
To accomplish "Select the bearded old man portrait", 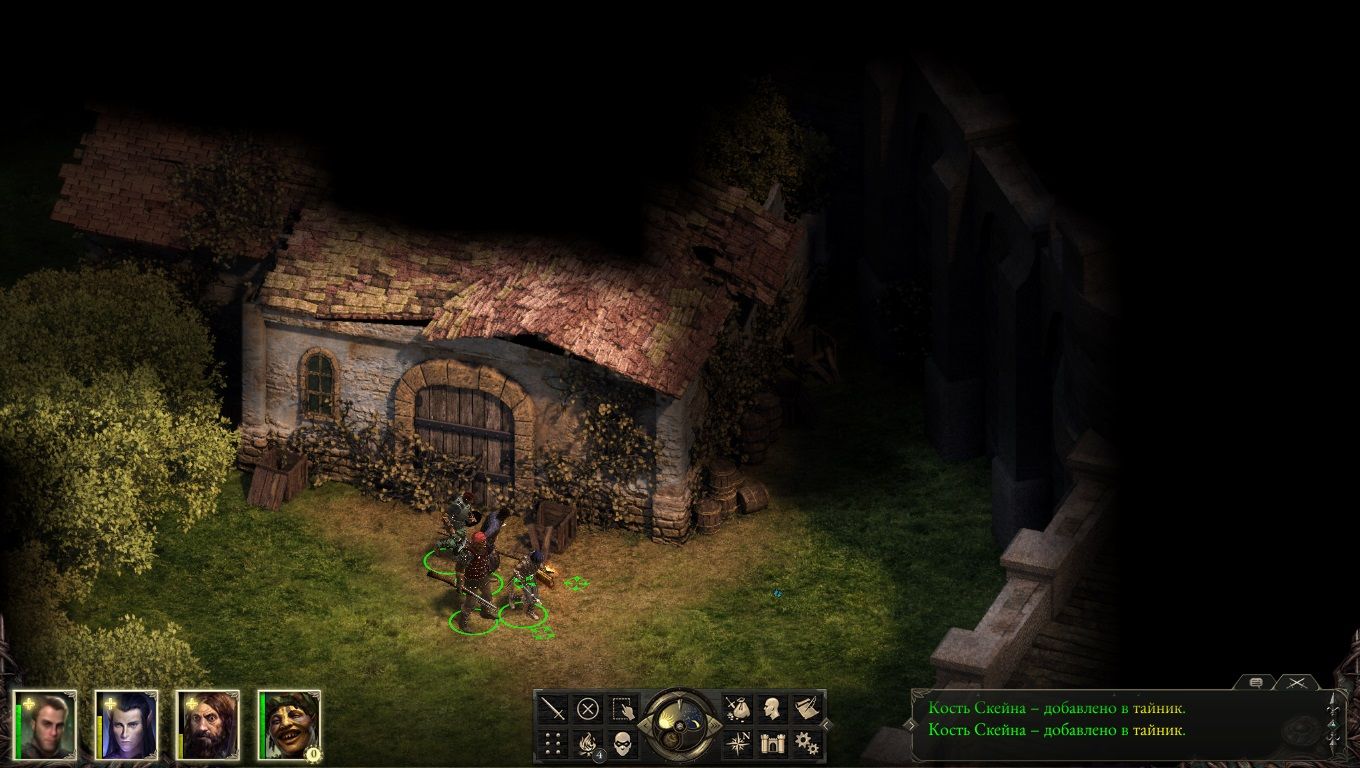I will click(x=209, y=724).
